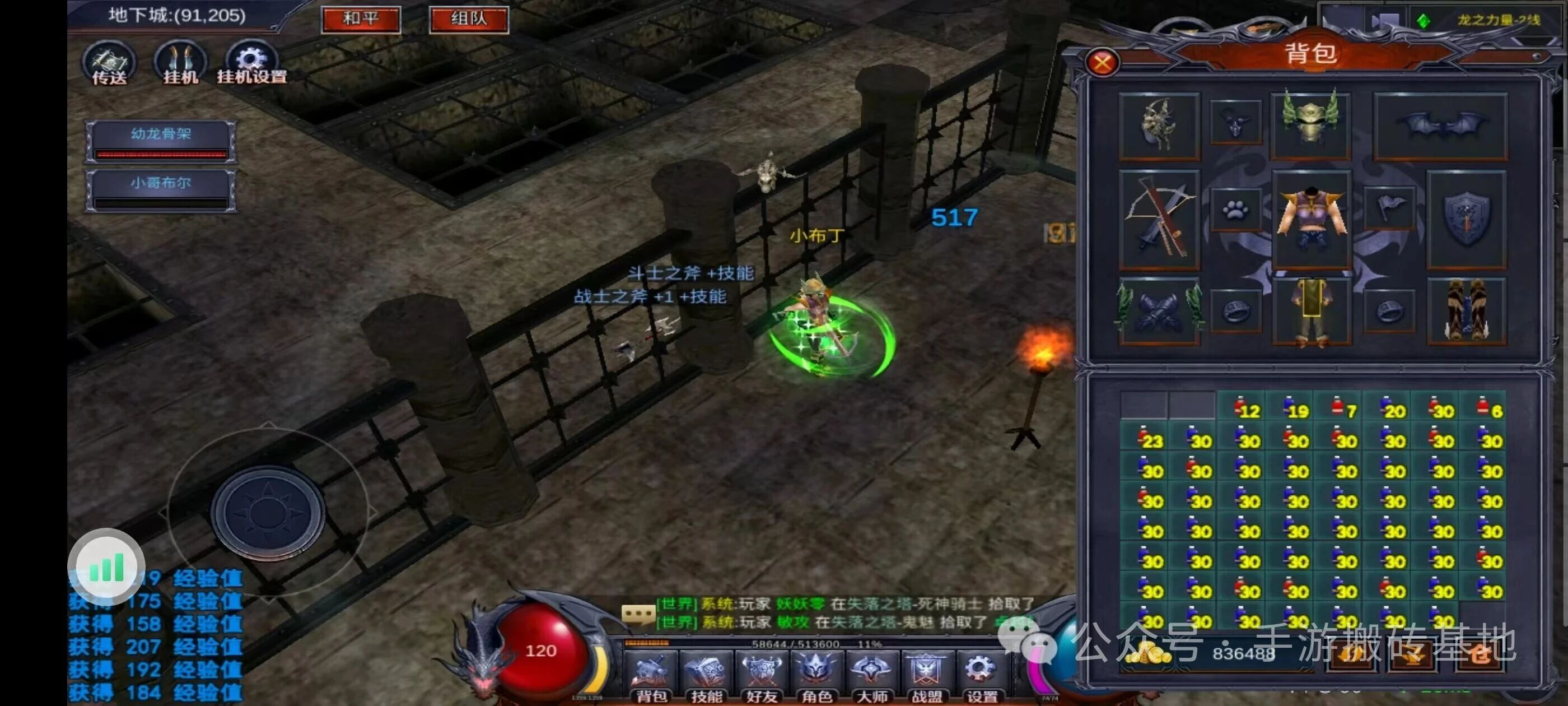Select the 幼龙骨架 target frame

pos(161,141)
